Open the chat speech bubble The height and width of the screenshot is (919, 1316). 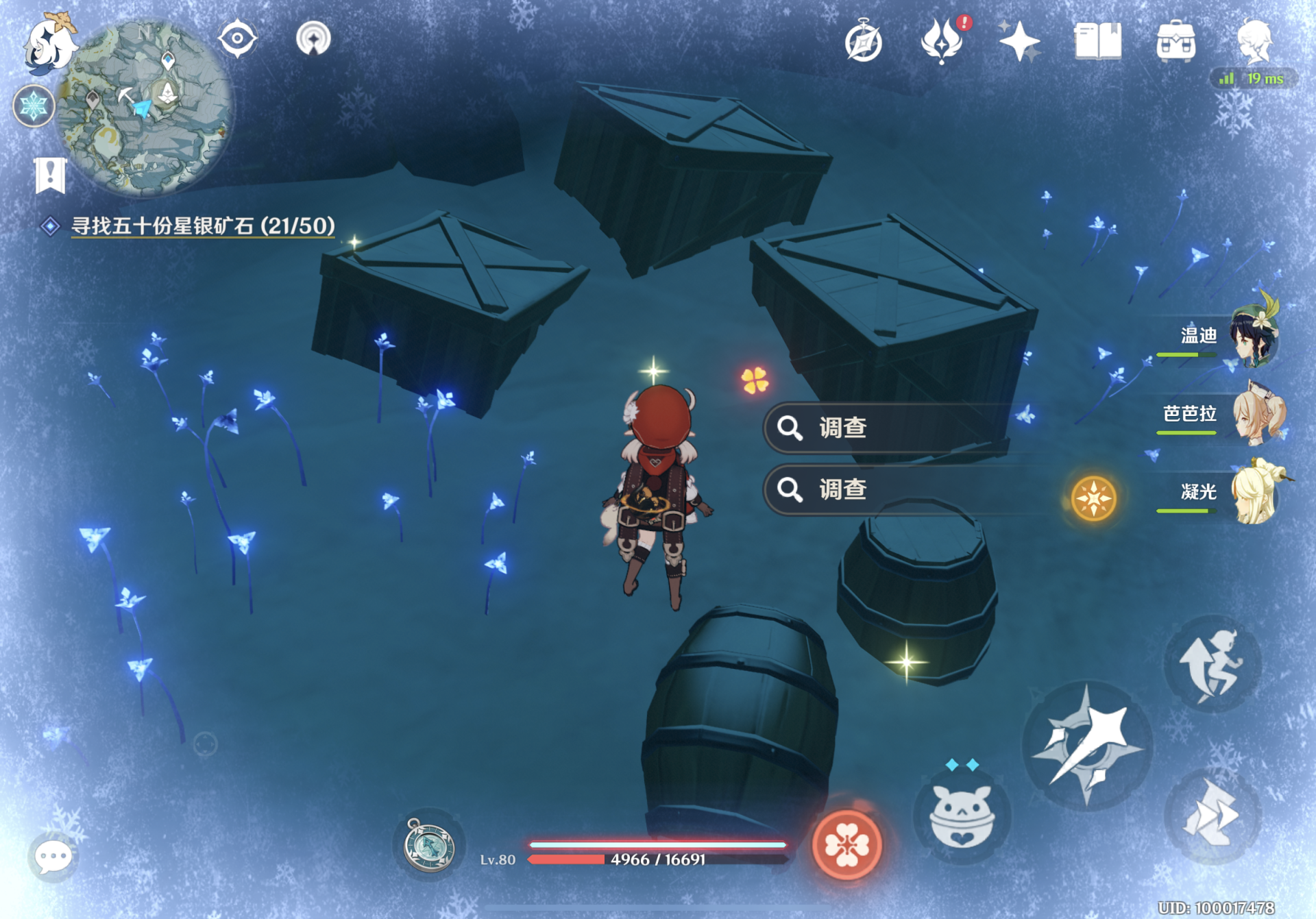click(x=53, y=857)
